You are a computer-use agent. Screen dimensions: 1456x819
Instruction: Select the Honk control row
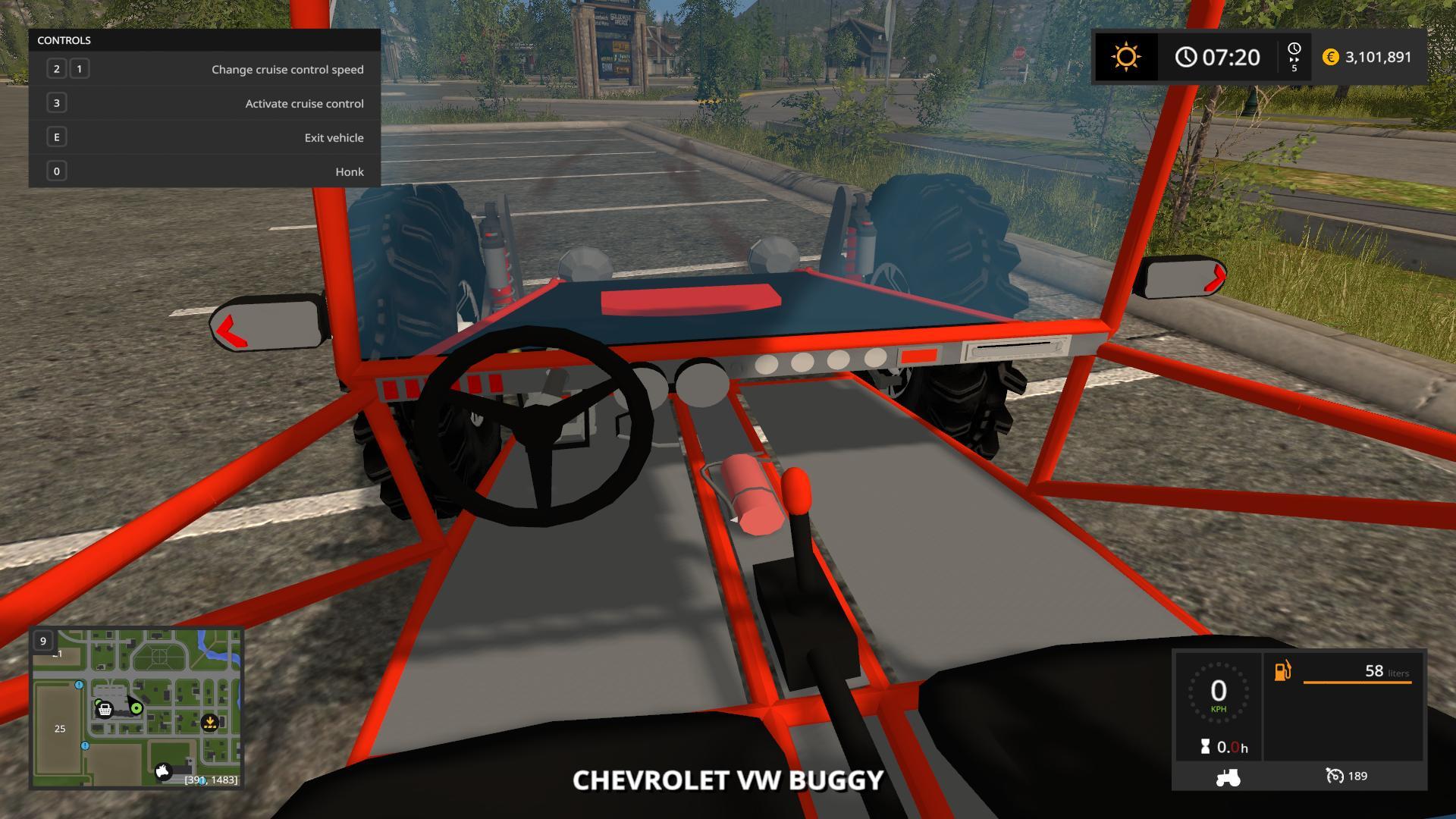[205, 171]
